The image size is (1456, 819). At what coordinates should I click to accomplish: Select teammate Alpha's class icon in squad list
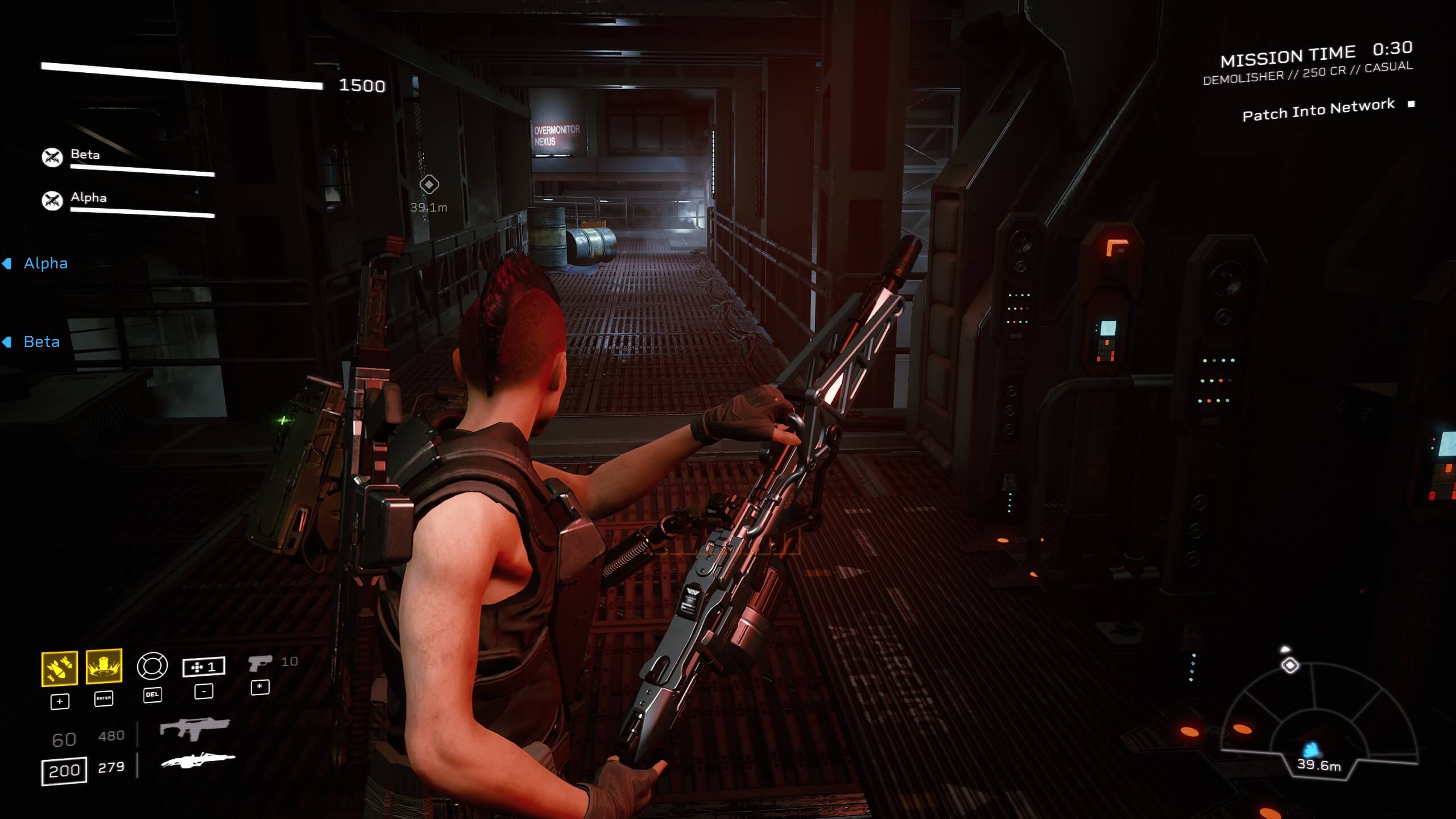pyautogui.click(x=52, y=200)
